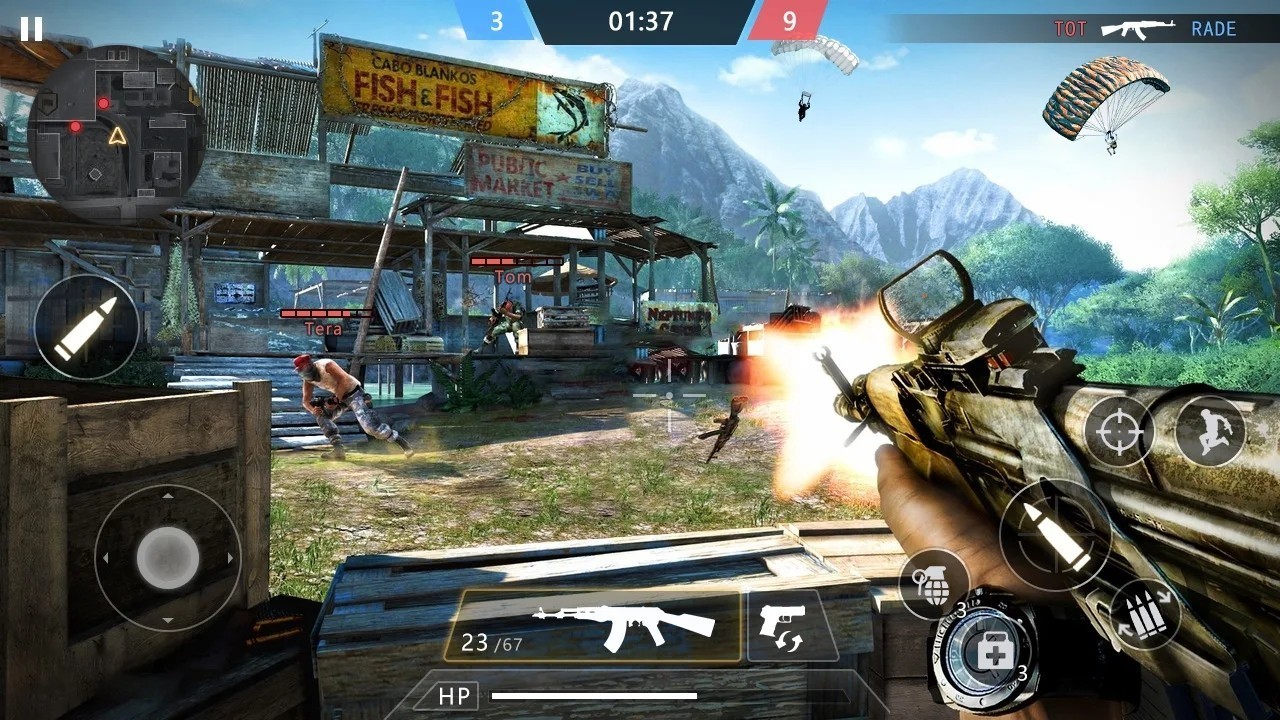Toggle aim-down-sights mode
This screenshot has width=1280, height=720.
point(1121,432)
